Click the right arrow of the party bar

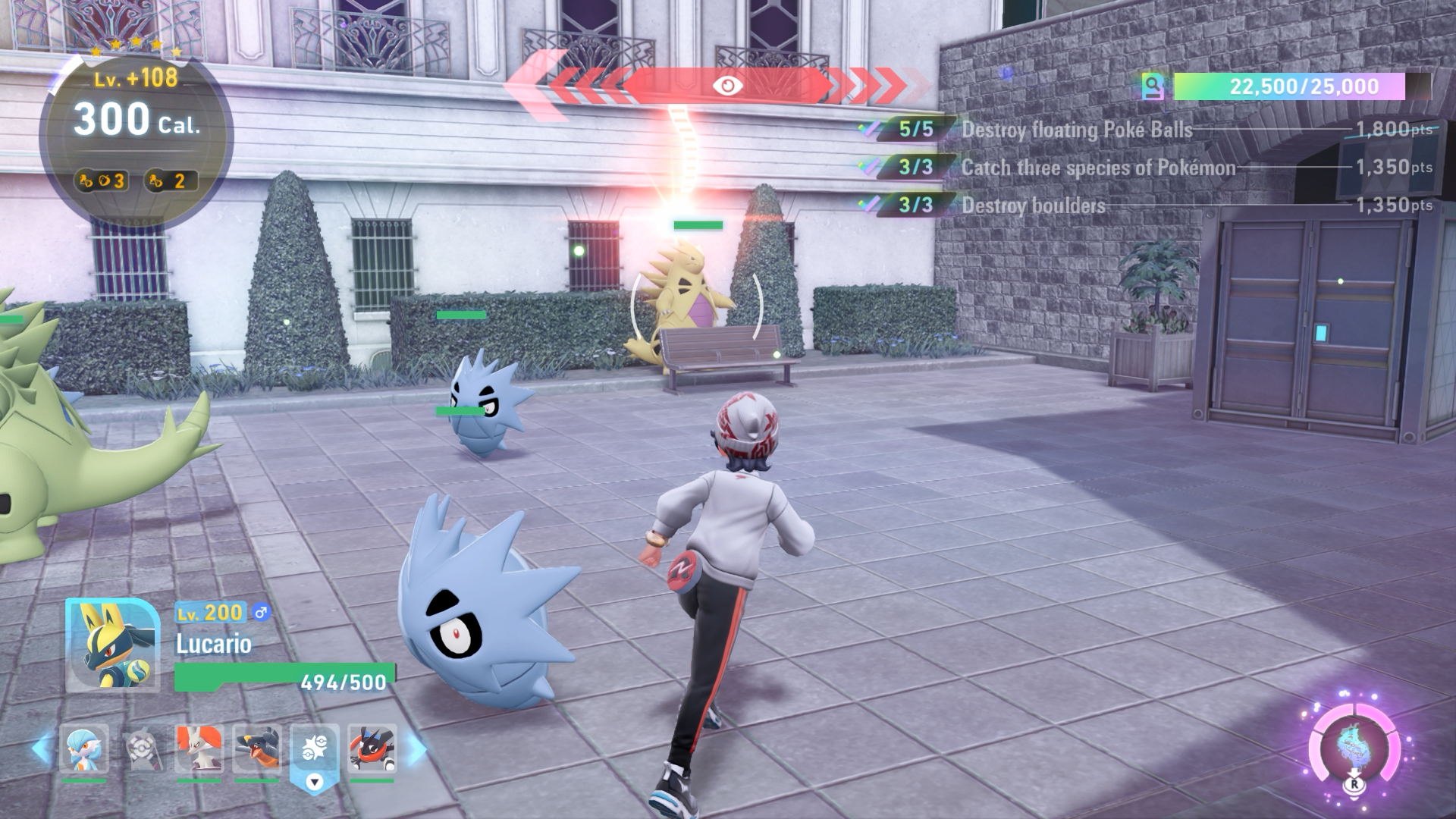point(416,749)
